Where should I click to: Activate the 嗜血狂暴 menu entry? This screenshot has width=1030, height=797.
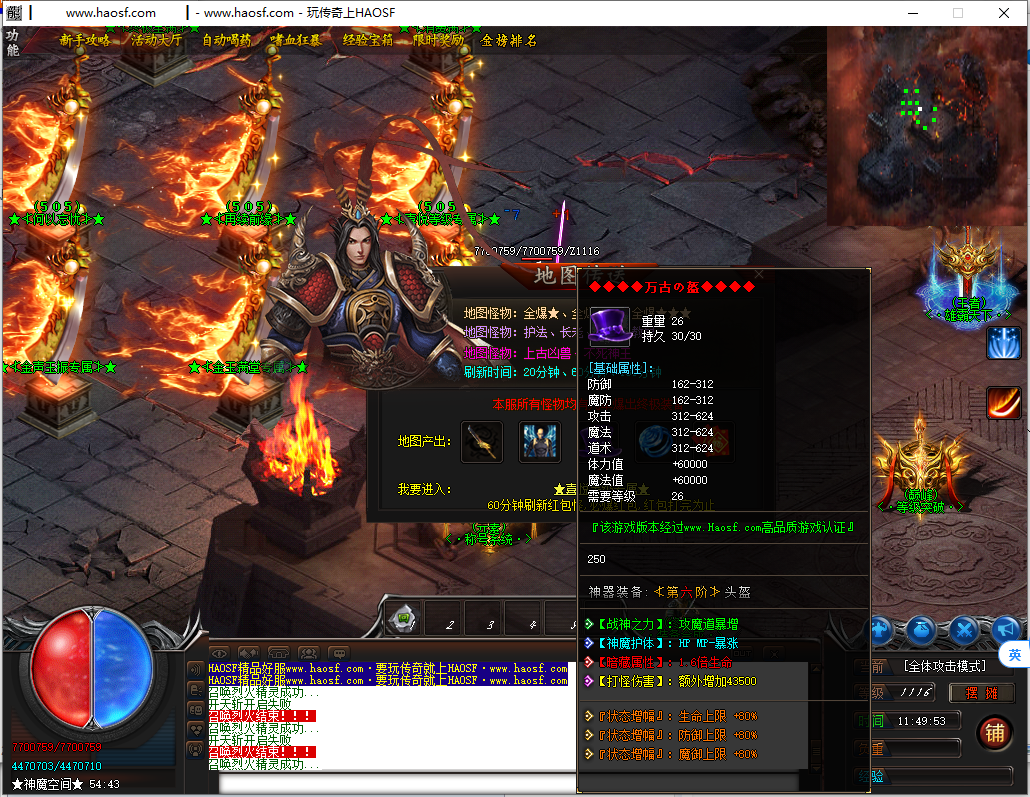pyautogui.click(x=296, y=40)
